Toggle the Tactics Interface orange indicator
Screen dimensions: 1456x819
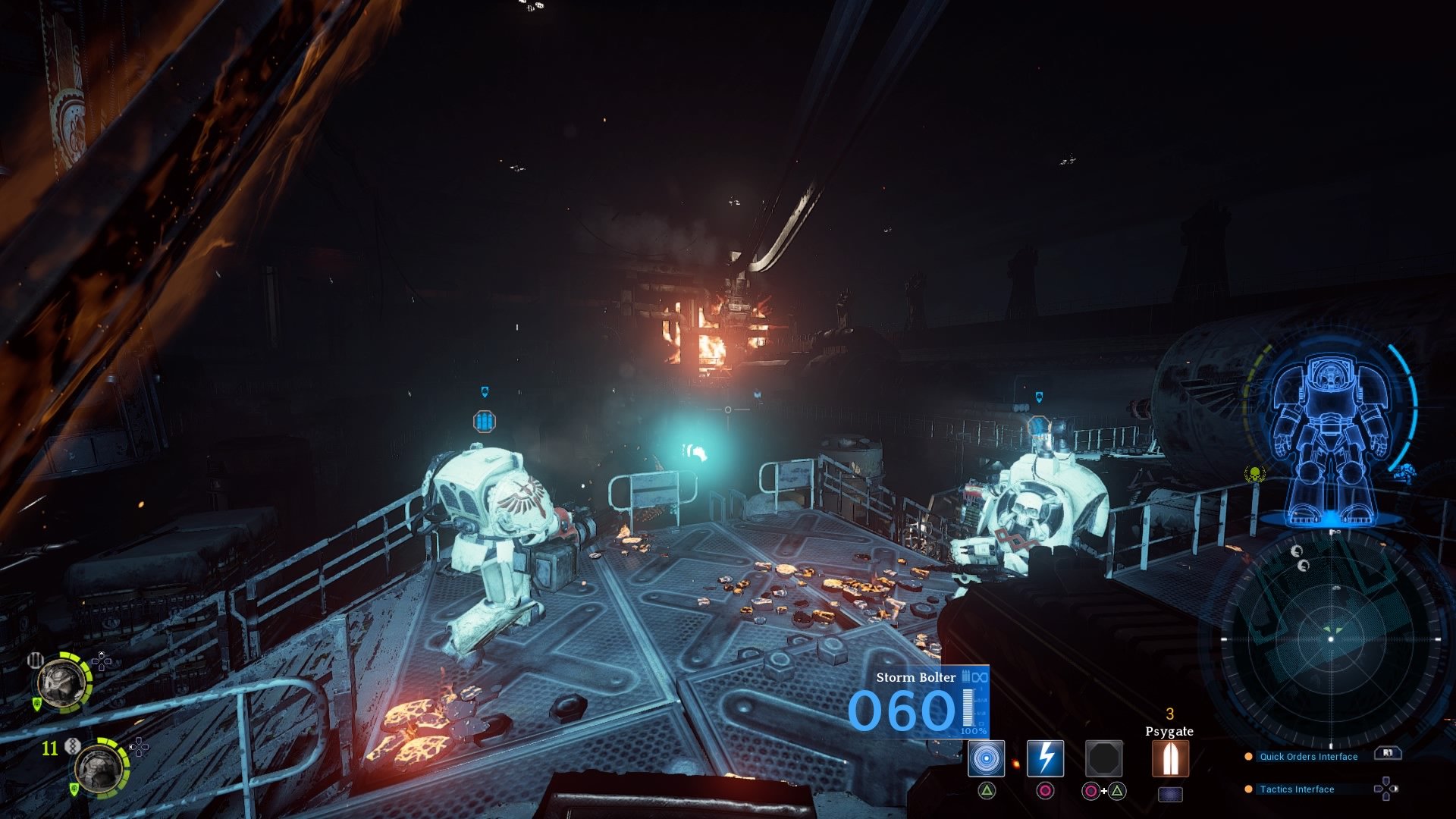pos(1249,789)
